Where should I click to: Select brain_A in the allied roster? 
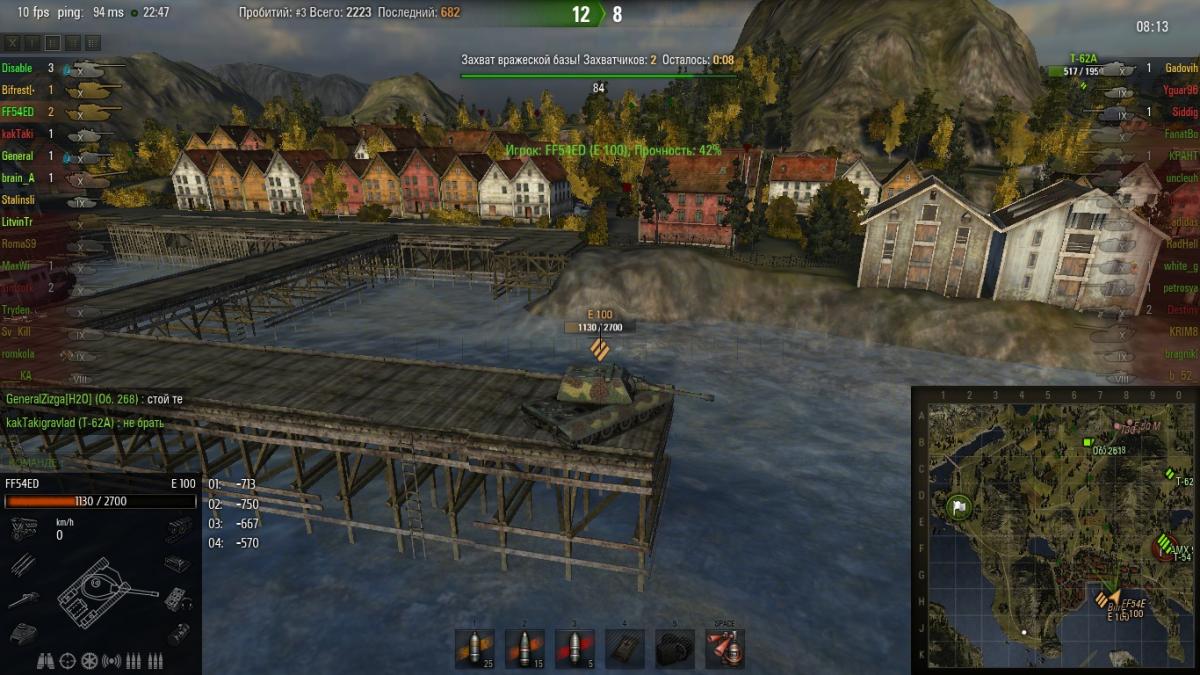point(18,178)
